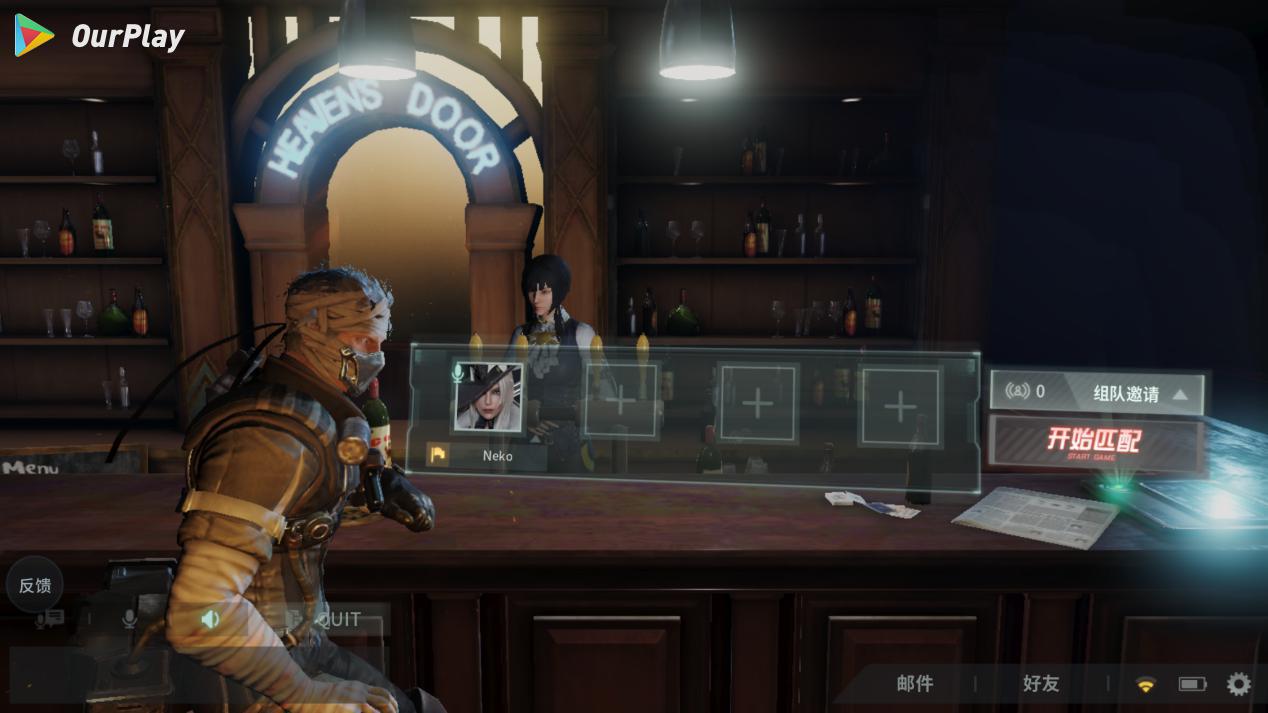
Task: Open the 好友 friends list
Action: coord(1040,684)
